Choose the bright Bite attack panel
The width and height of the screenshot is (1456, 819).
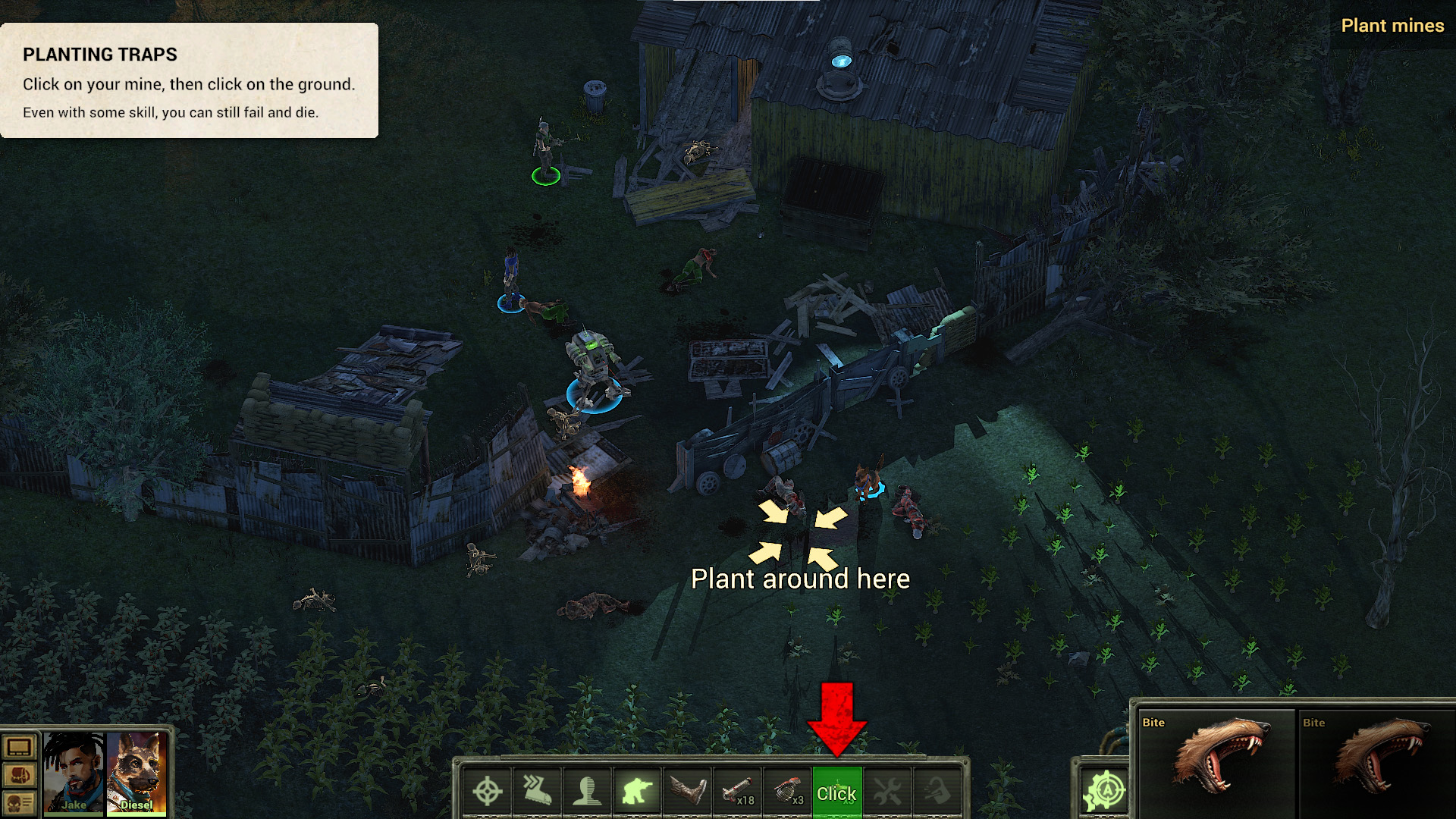[1213, 762]
